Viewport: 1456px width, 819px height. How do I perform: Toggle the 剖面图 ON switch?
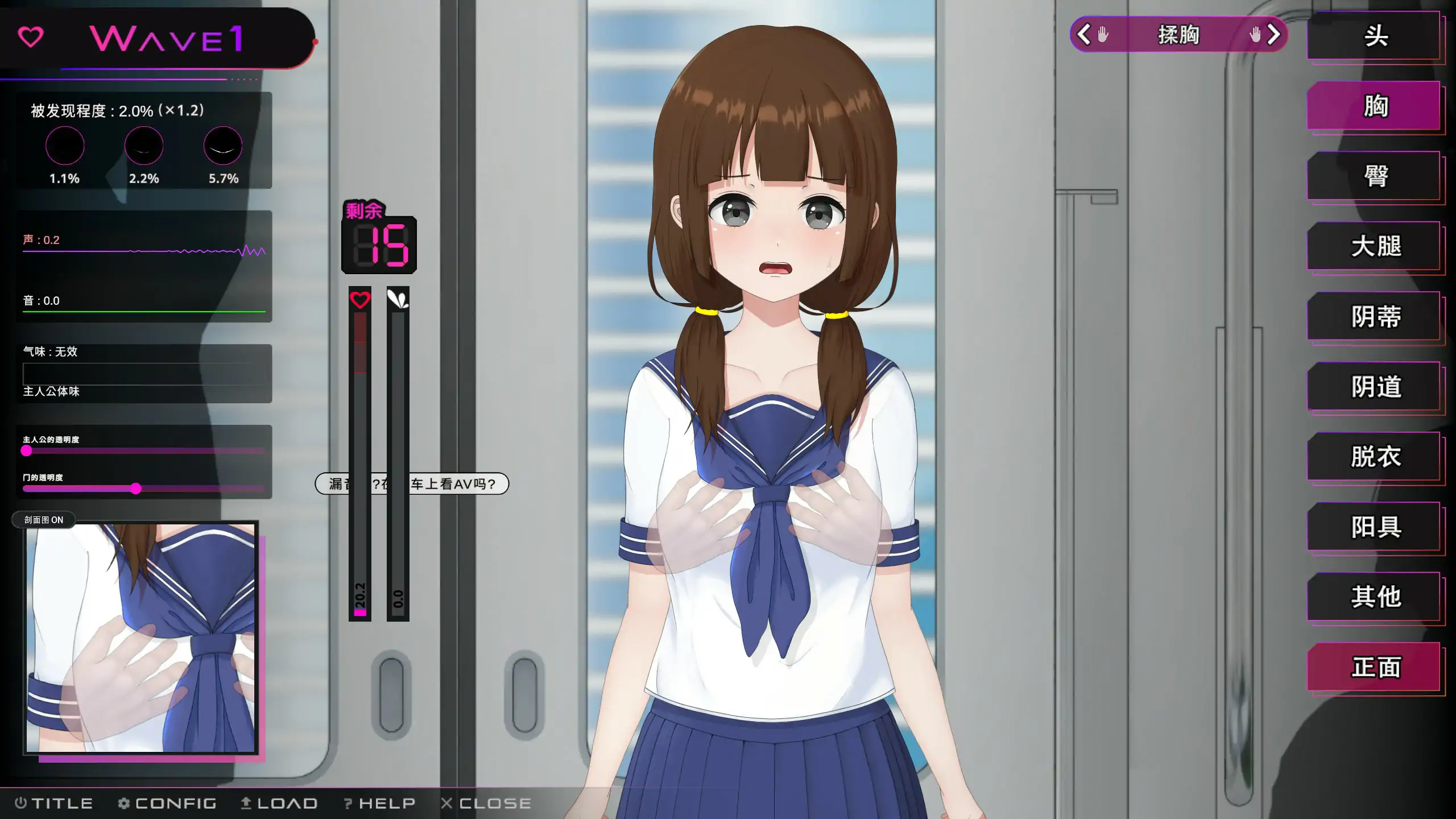coord(44,519)
